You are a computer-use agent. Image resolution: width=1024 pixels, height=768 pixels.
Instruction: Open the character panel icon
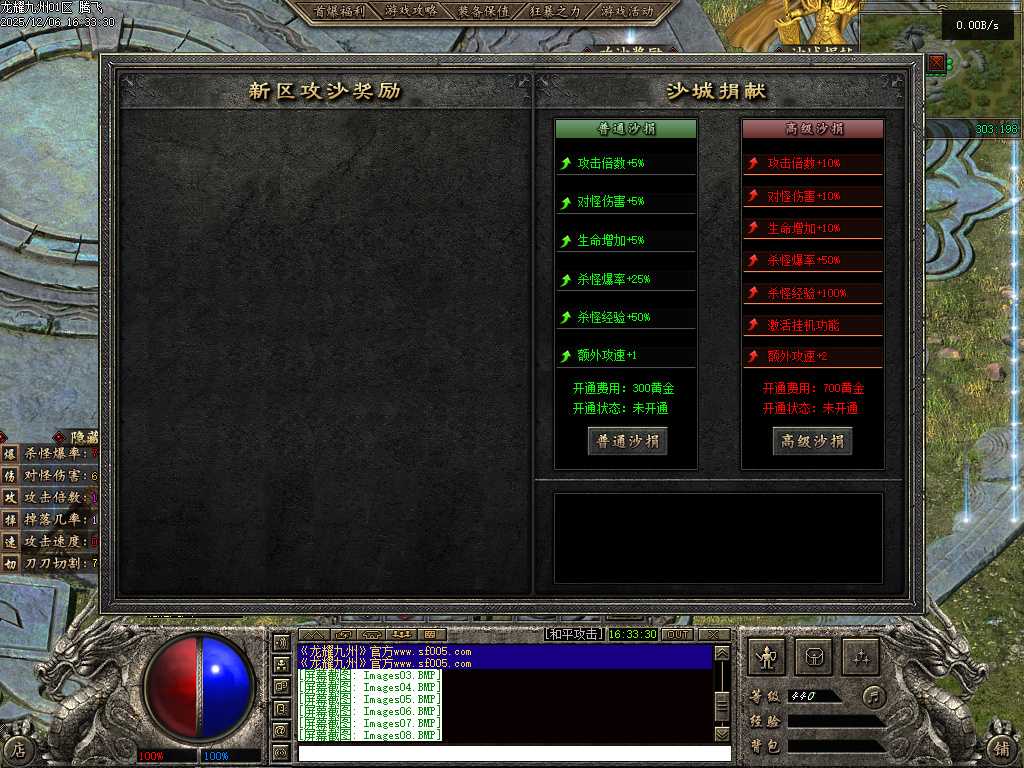767,657
